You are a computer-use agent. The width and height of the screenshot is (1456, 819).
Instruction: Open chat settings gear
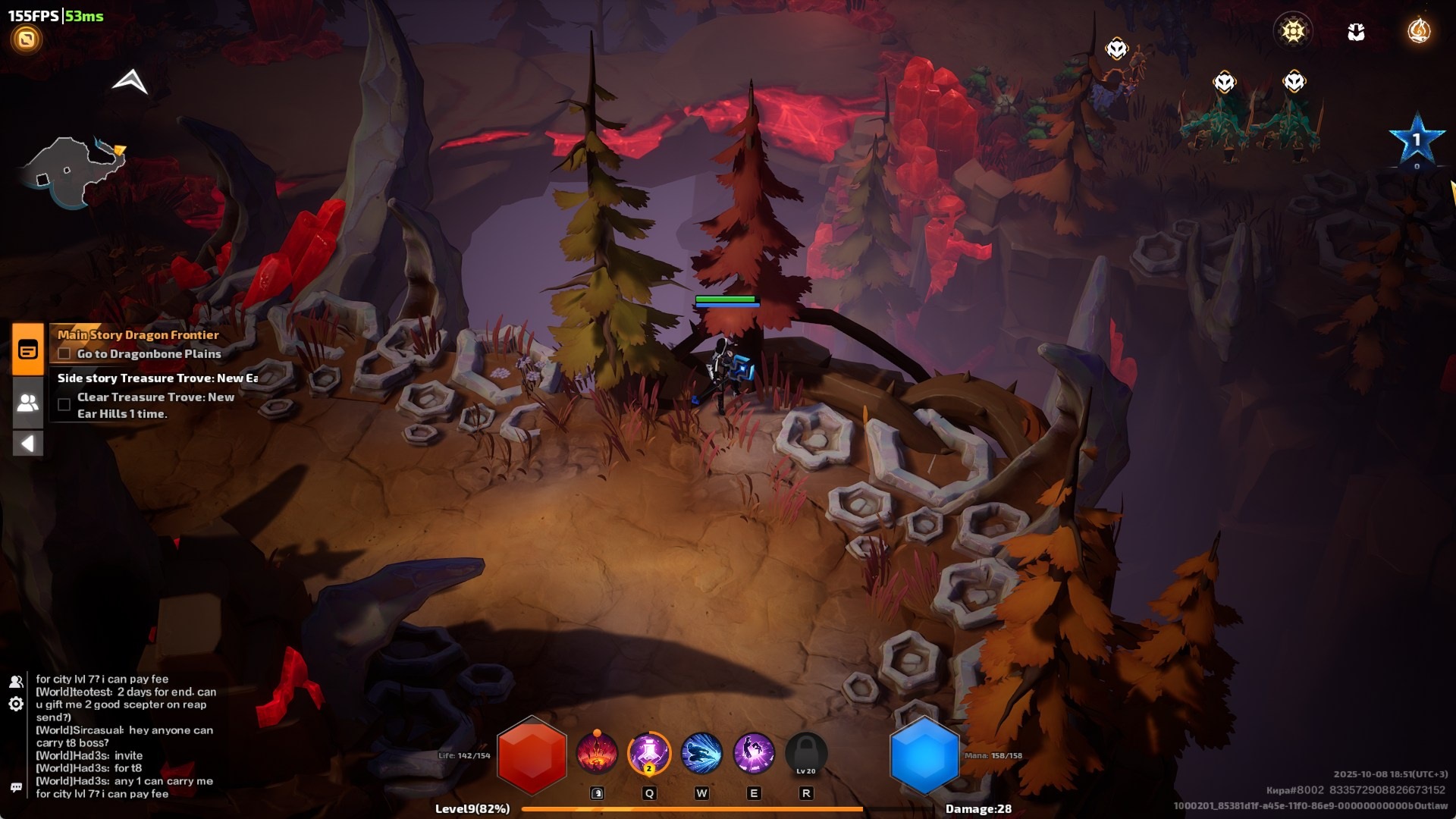coord(16,704)
